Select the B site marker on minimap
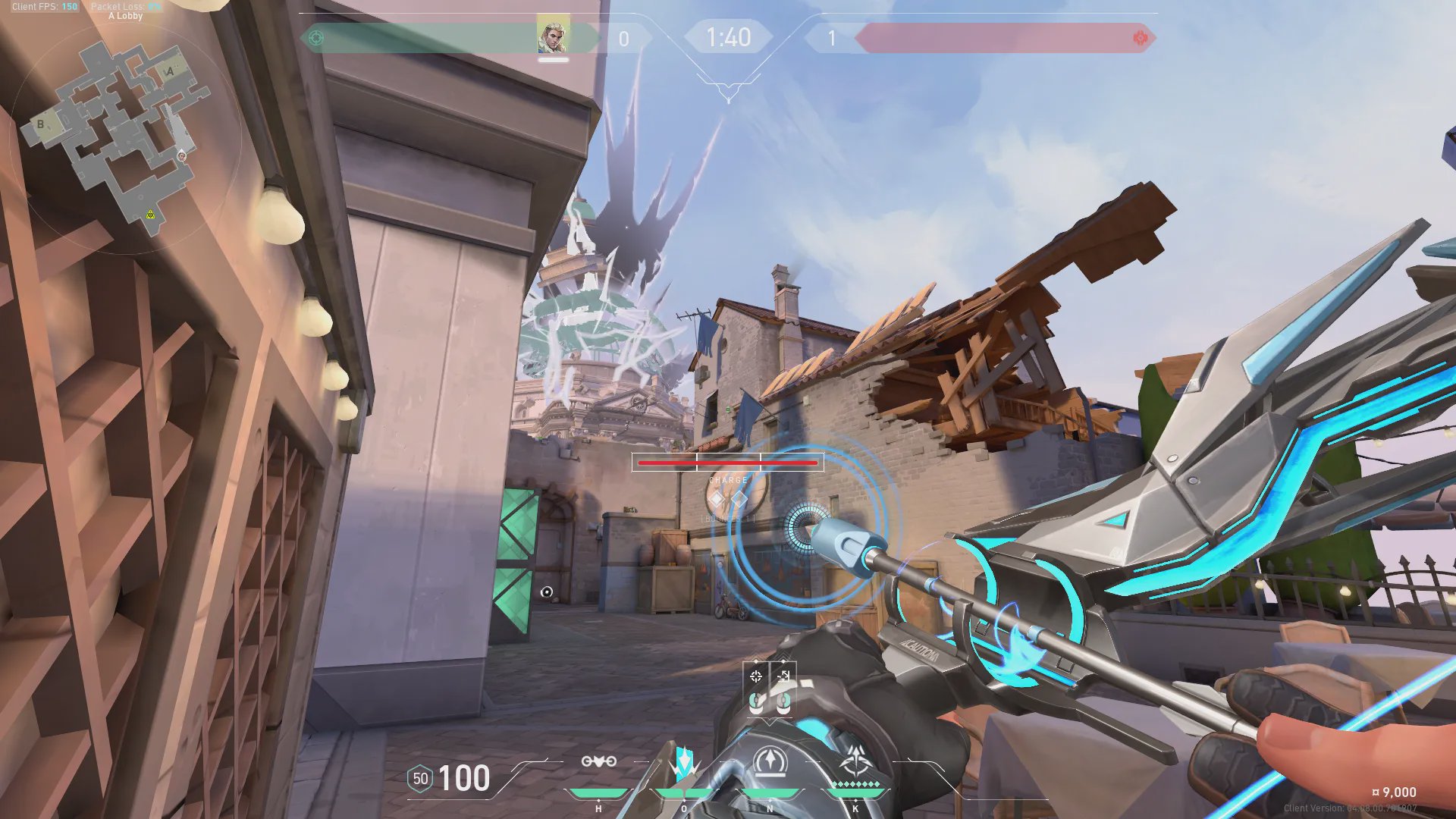 [x=41, y=124]
